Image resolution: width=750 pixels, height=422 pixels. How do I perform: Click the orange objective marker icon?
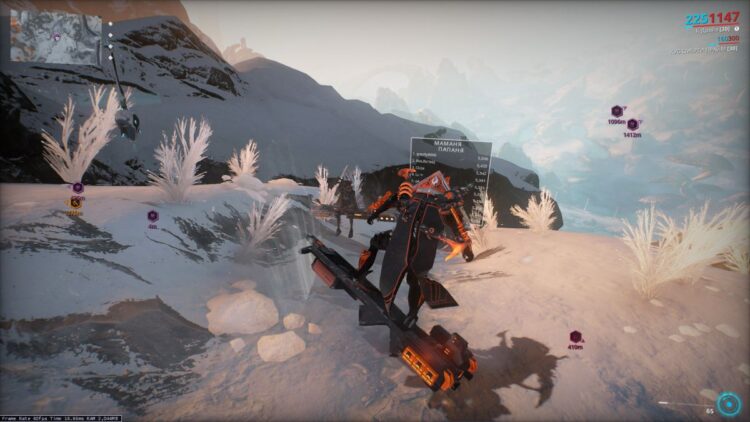pos(75,203)
